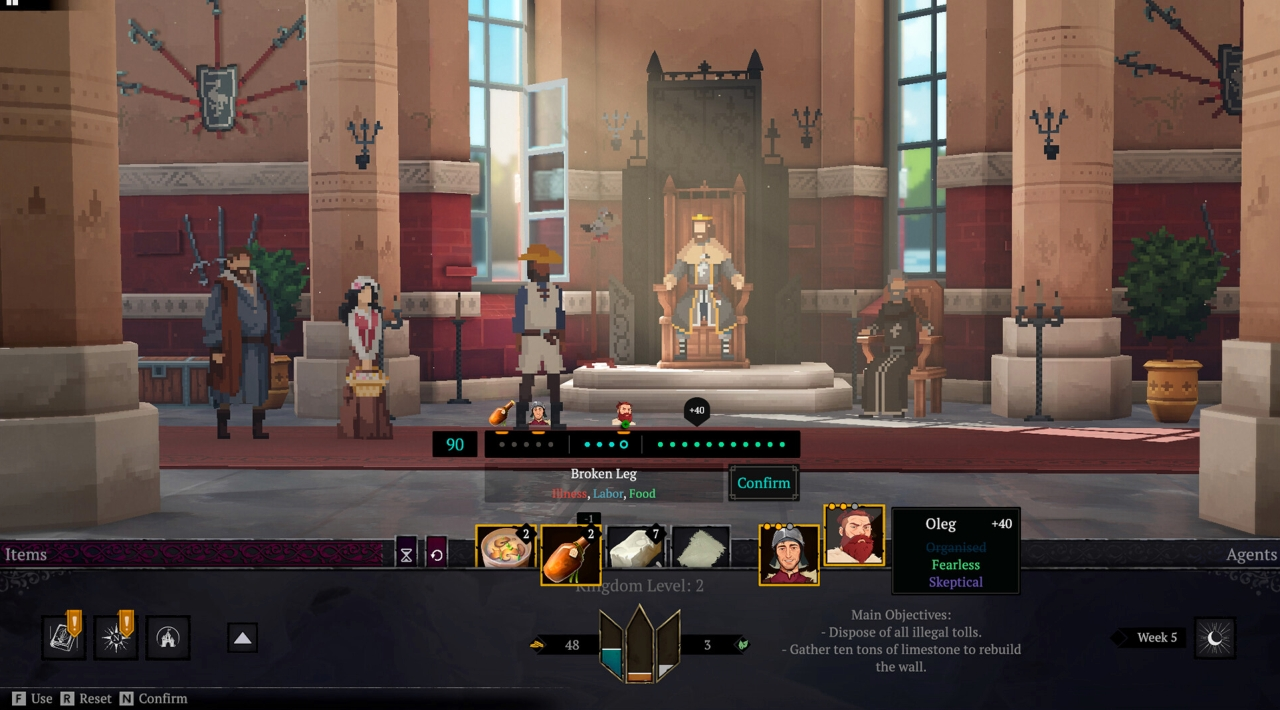The image size is (1280, 710).
Task: Select Oleg's red-bearded portrait
Action: click(x=854, y=535)
